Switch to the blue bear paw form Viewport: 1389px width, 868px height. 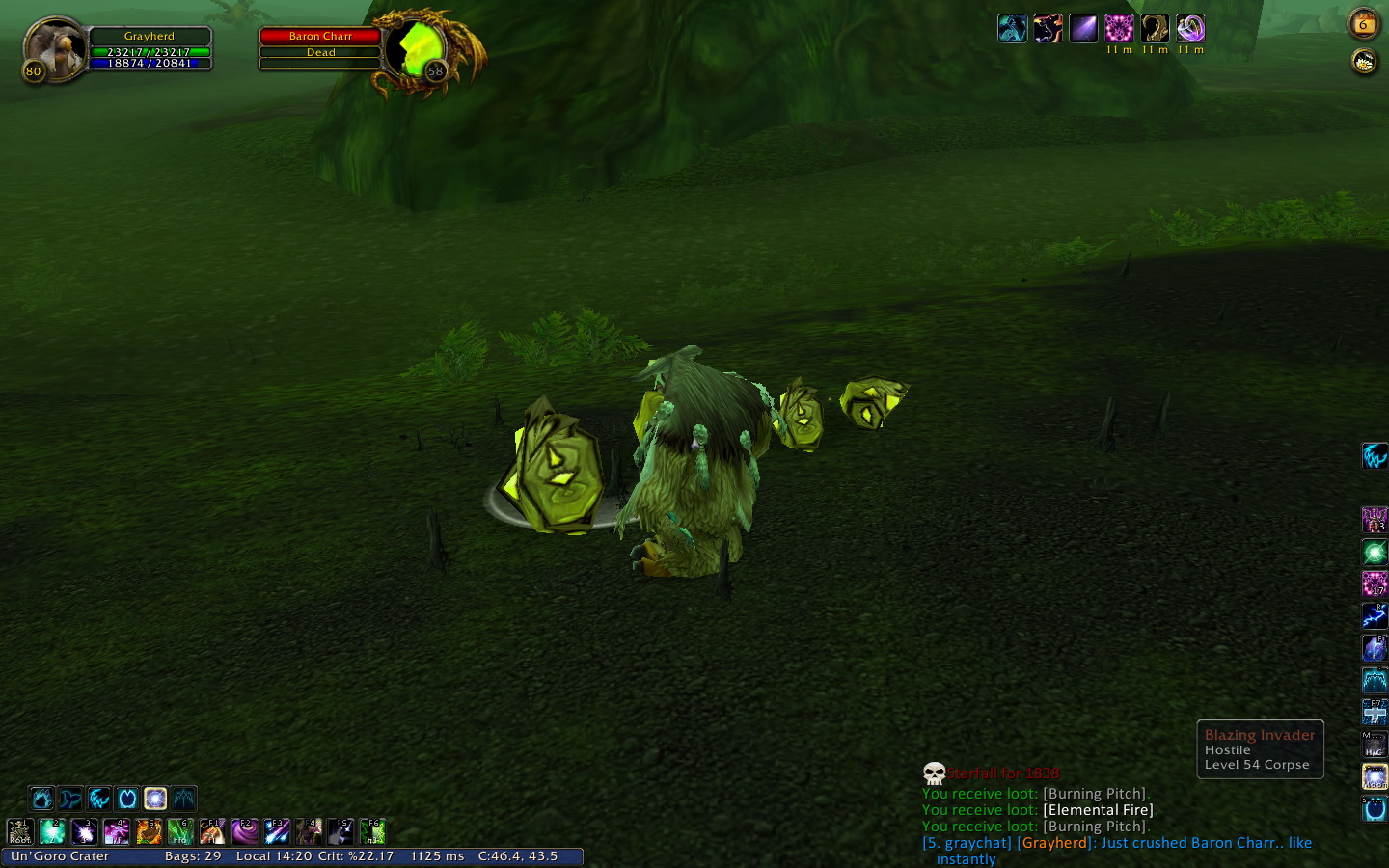(41, 799)
